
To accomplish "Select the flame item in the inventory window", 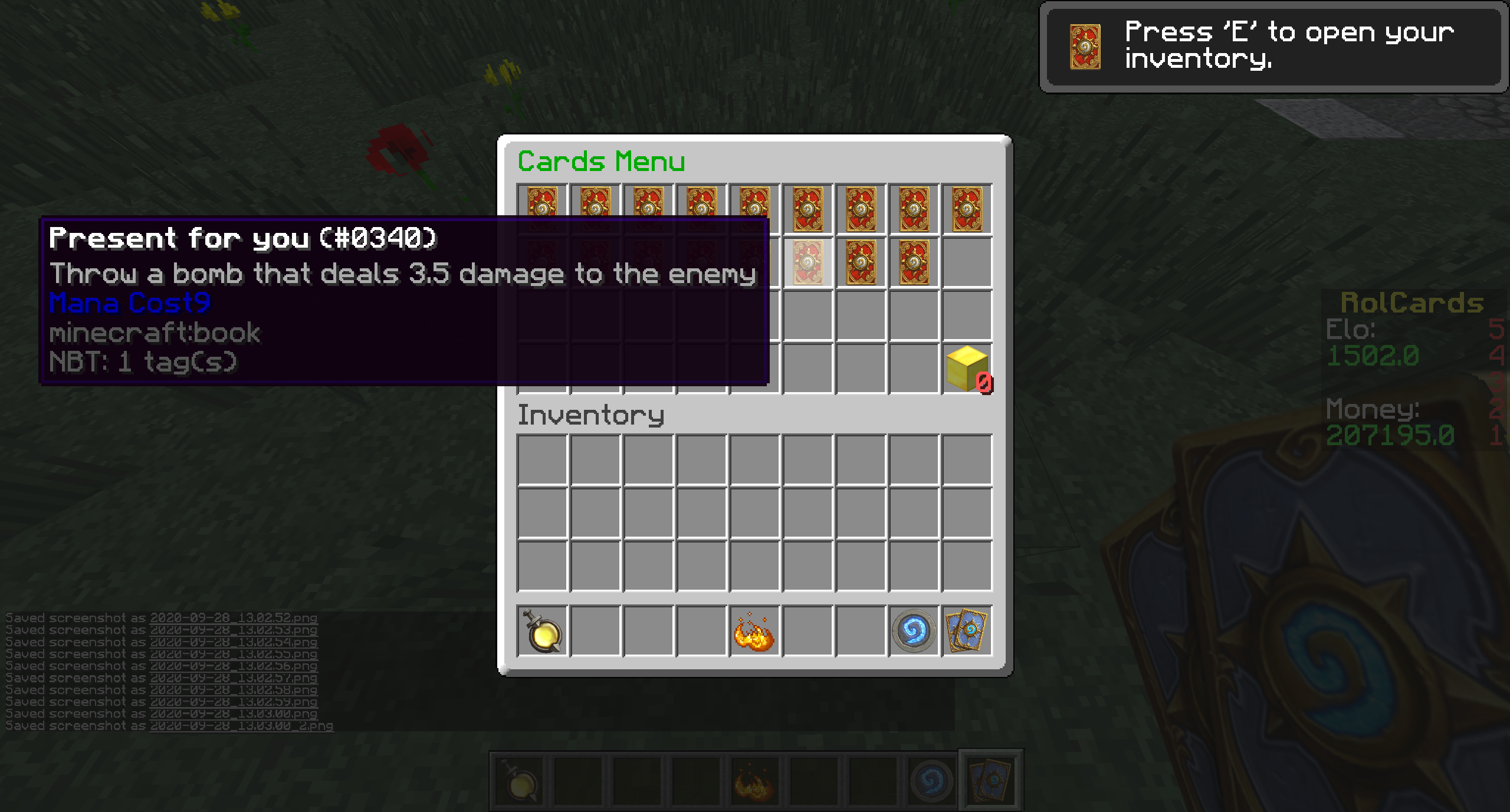I will tap(754, 631).
